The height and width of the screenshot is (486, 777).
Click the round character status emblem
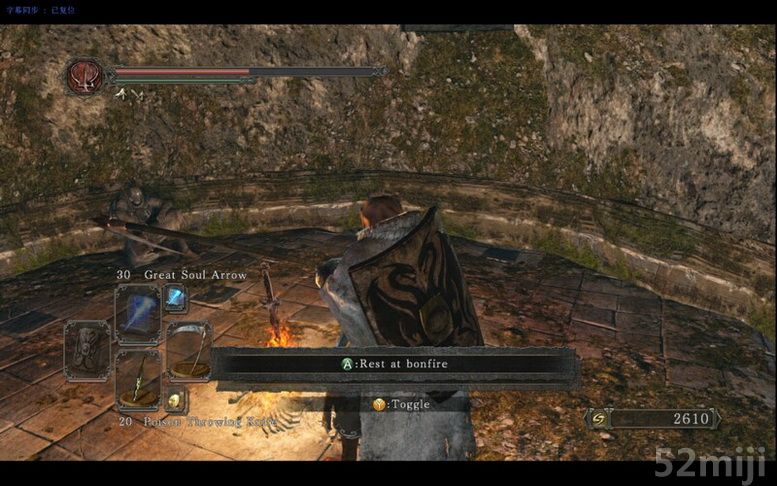[85, 76]
